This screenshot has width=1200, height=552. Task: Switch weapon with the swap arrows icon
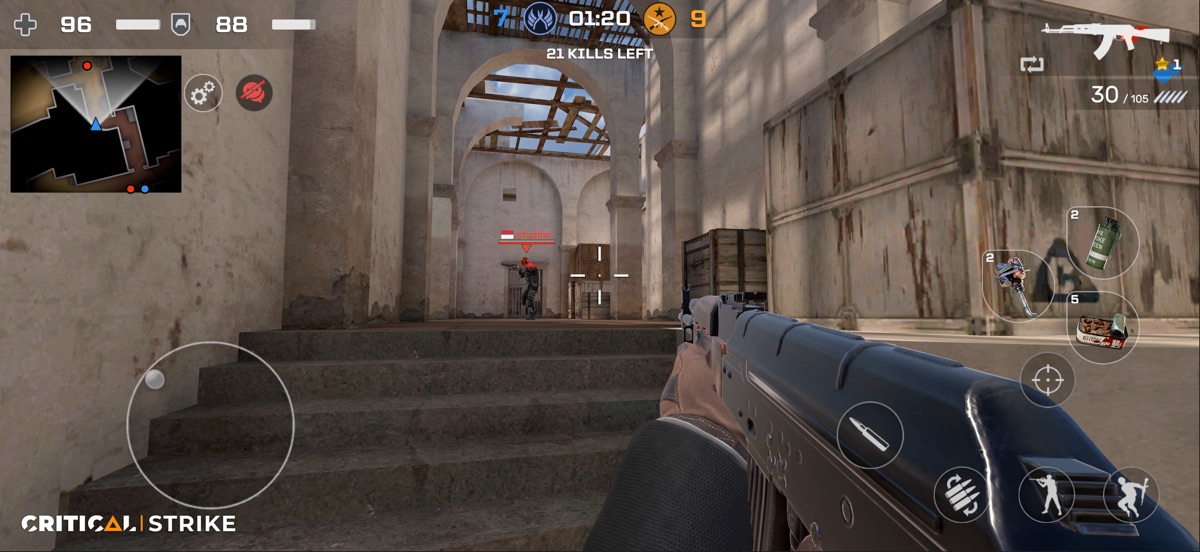coord(1031,65)
